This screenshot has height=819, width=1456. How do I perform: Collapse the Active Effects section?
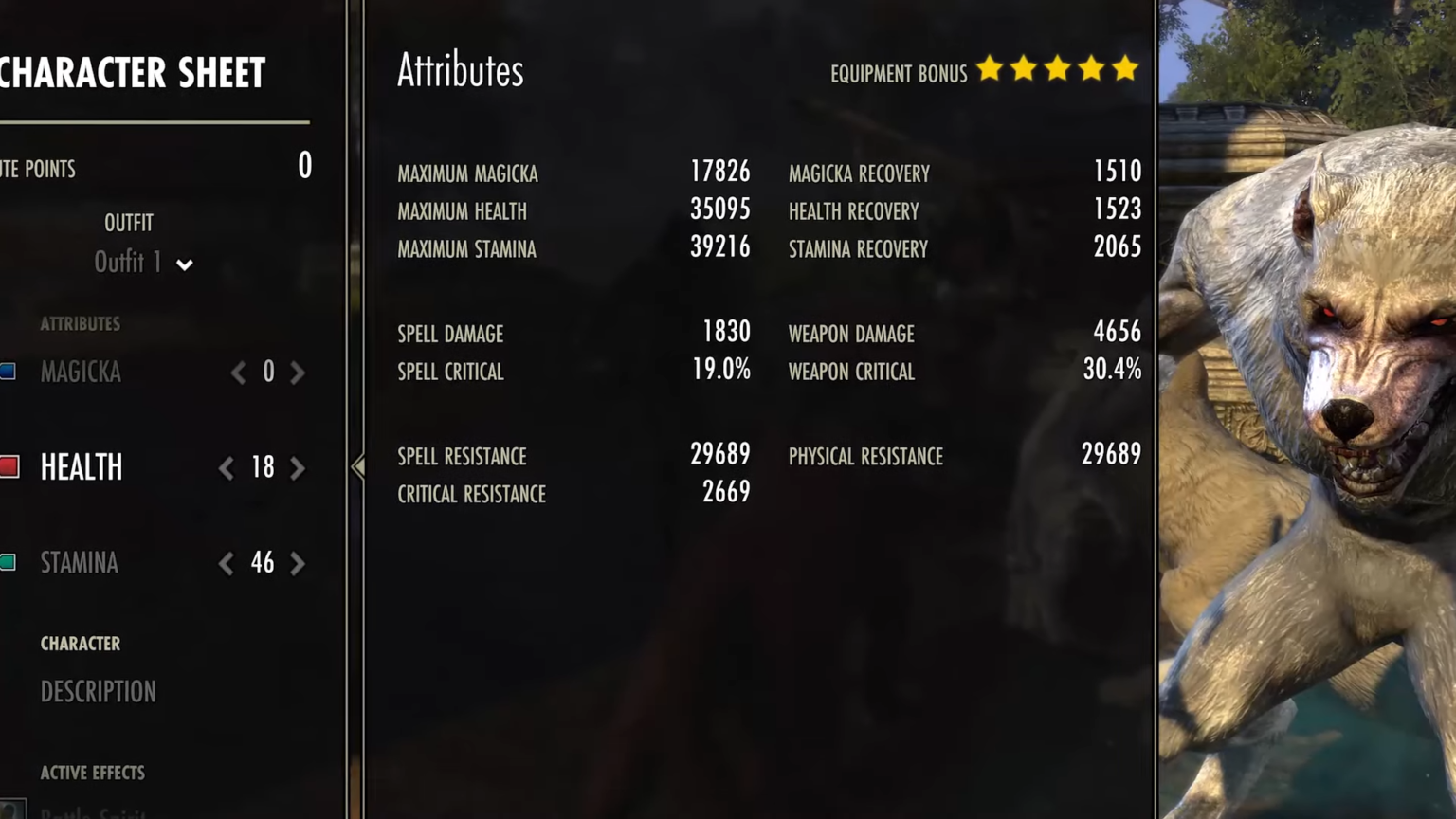(x=92, y=773)
